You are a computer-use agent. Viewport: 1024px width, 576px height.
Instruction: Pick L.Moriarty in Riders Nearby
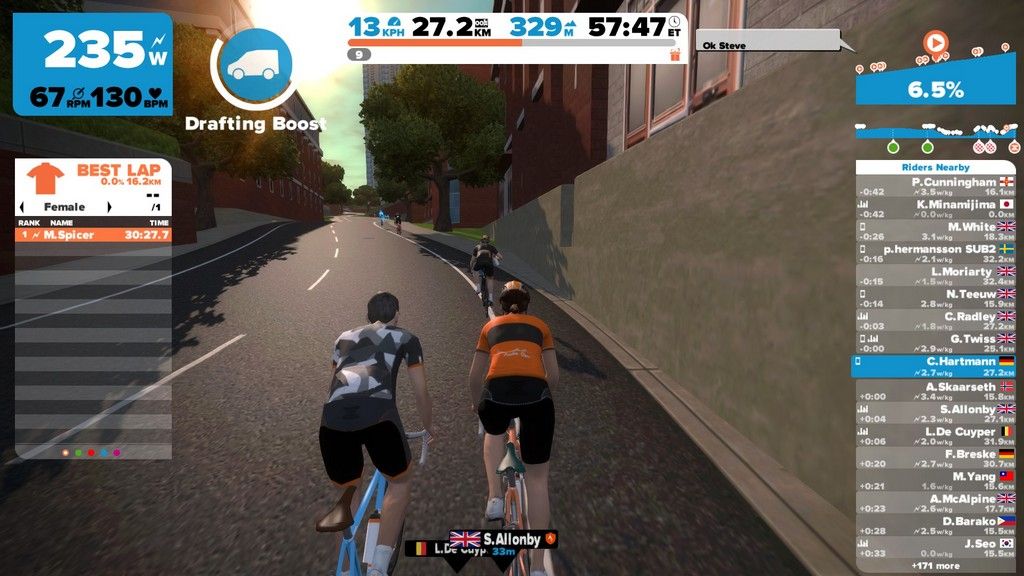point(934,276)
